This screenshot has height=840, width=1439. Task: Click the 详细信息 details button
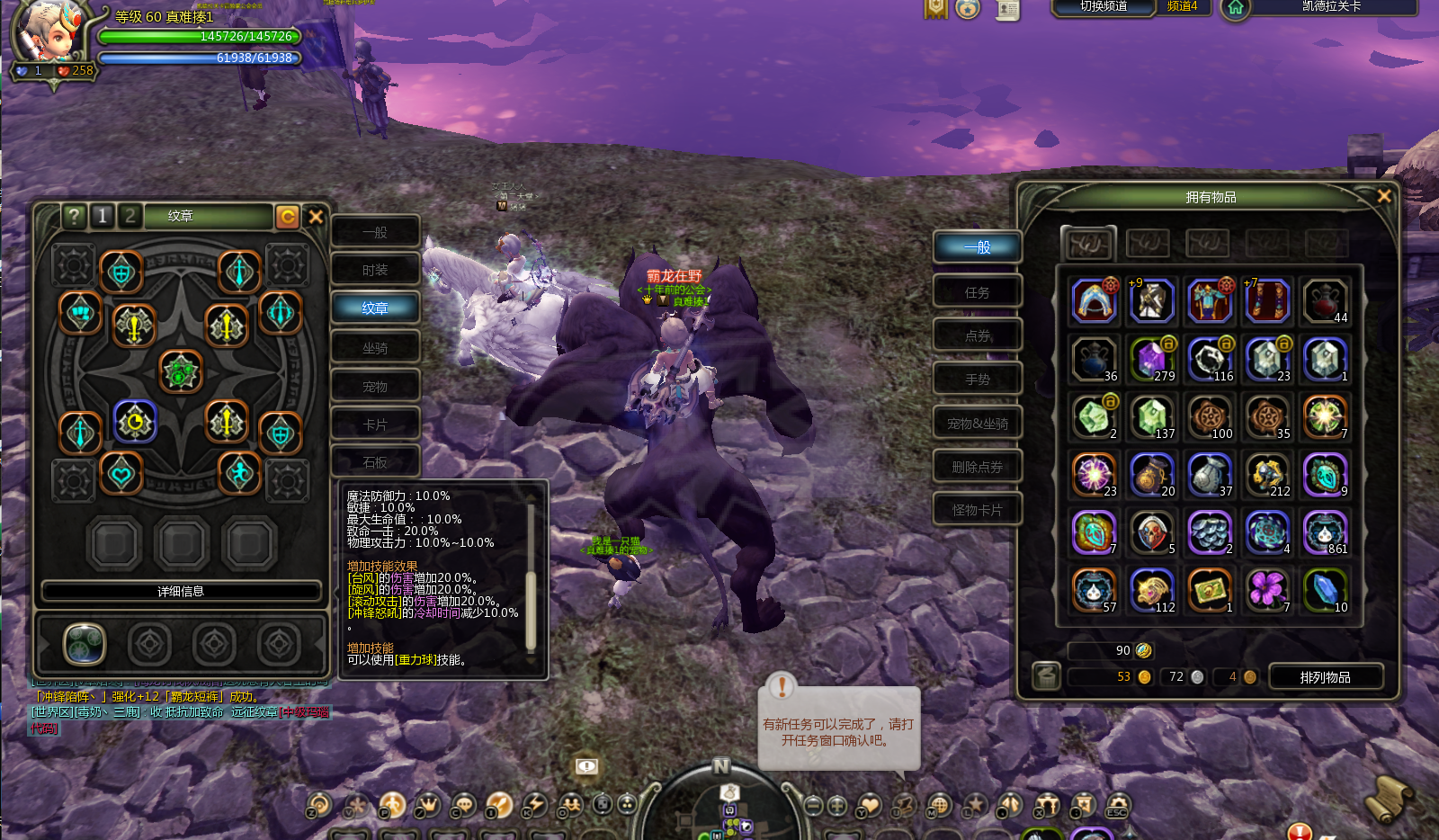181,591
